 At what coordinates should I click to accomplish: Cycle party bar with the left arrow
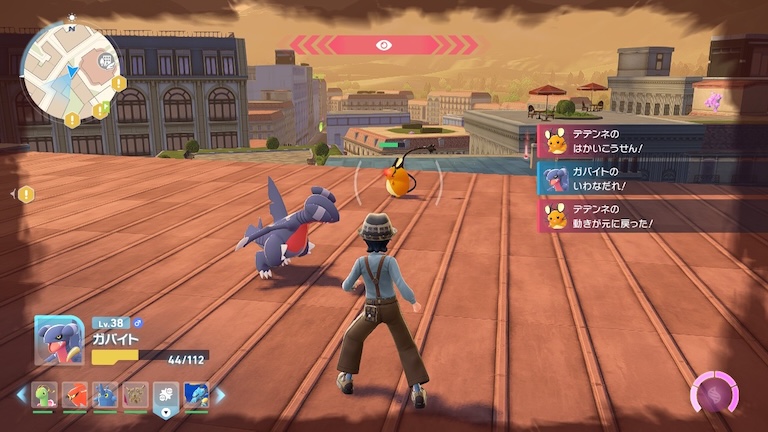pyautogui.click(x=21, y=395)
